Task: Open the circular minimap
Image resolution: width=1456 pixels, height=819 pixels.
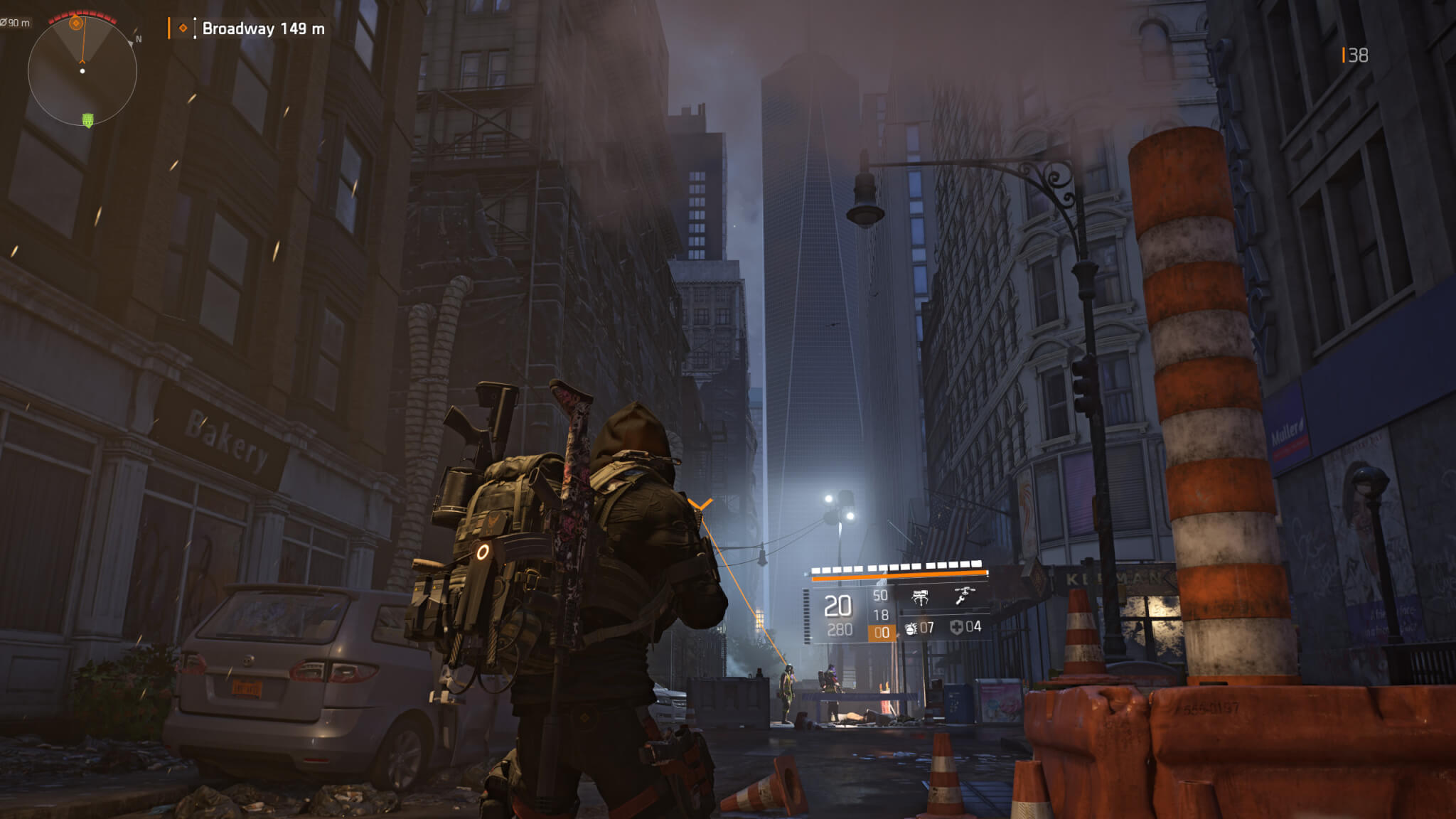Action: click(x=82, y=71)
